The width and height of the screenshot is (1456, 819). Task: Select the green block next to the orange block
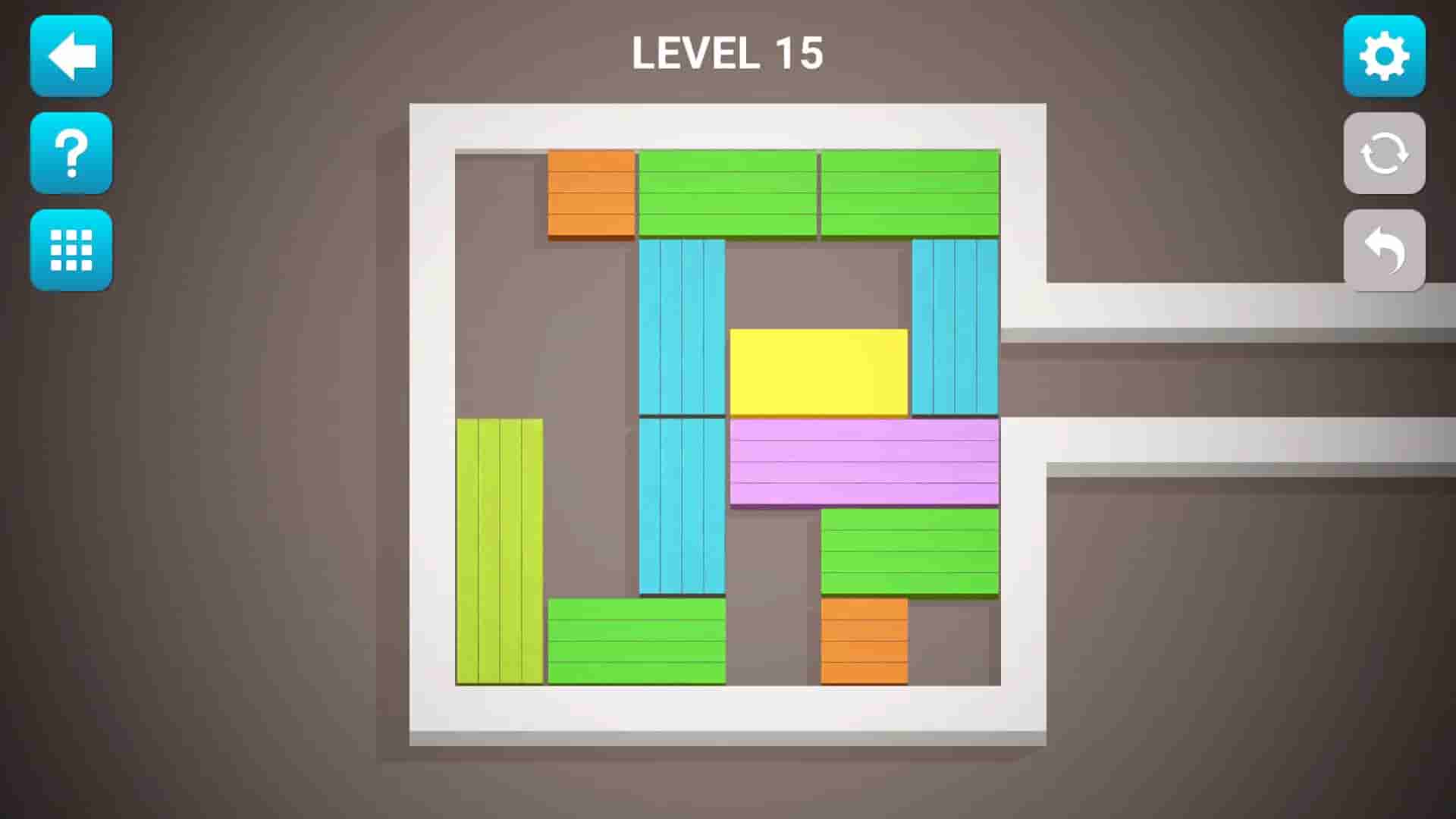[x=730, y=193]
